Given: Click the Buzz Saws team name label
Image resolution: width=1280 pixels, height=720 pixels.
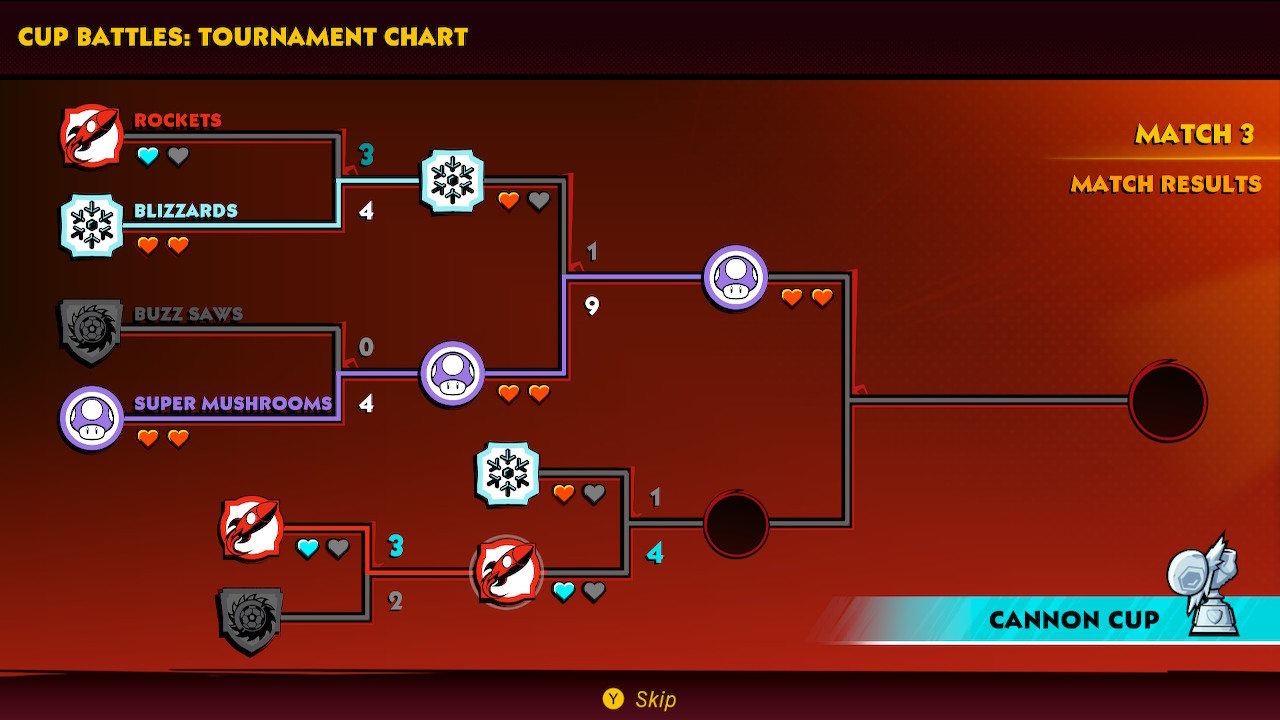Looking at the screenshot, I should tap(188, 314).
